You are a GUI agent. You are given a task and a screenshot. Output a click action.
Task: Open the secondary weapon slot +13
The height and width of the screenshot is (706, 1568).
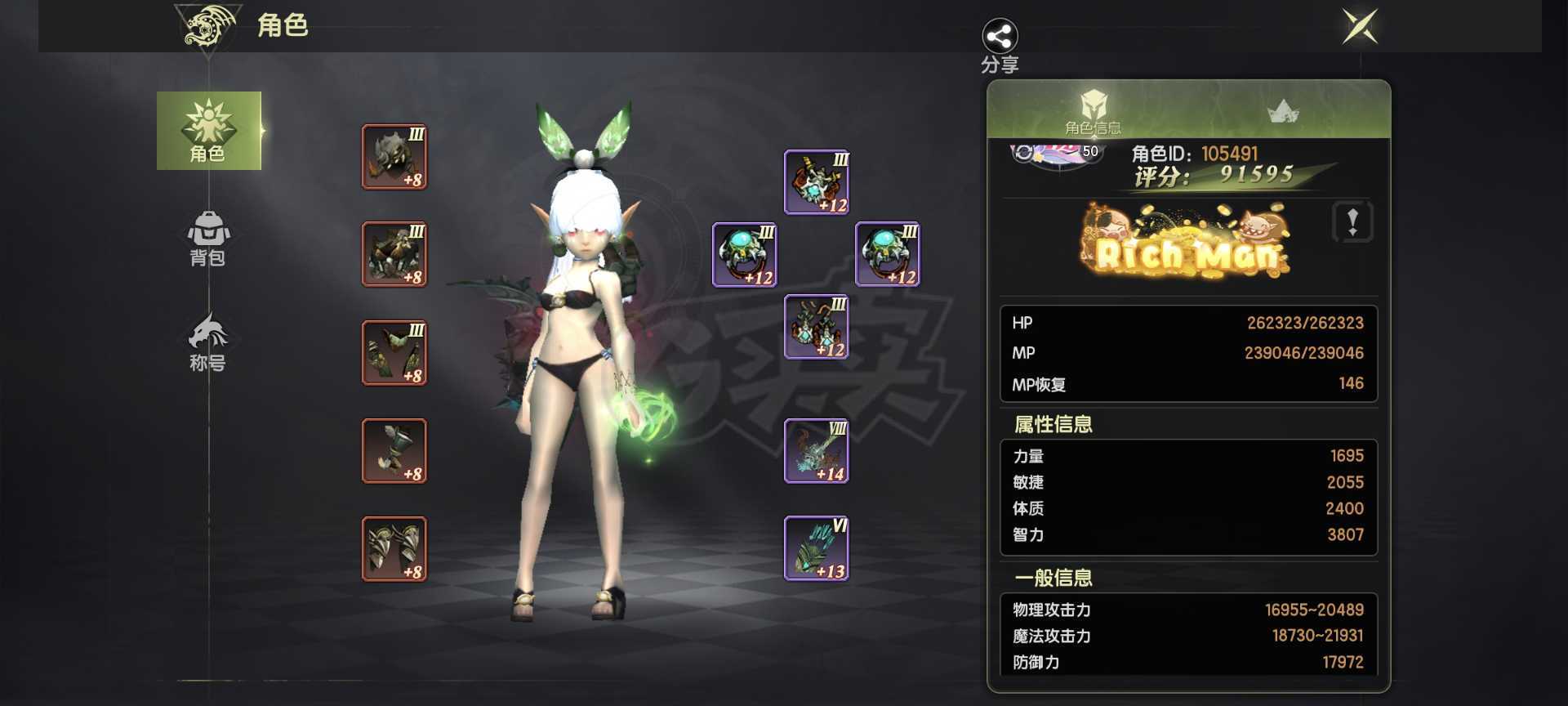817,548
